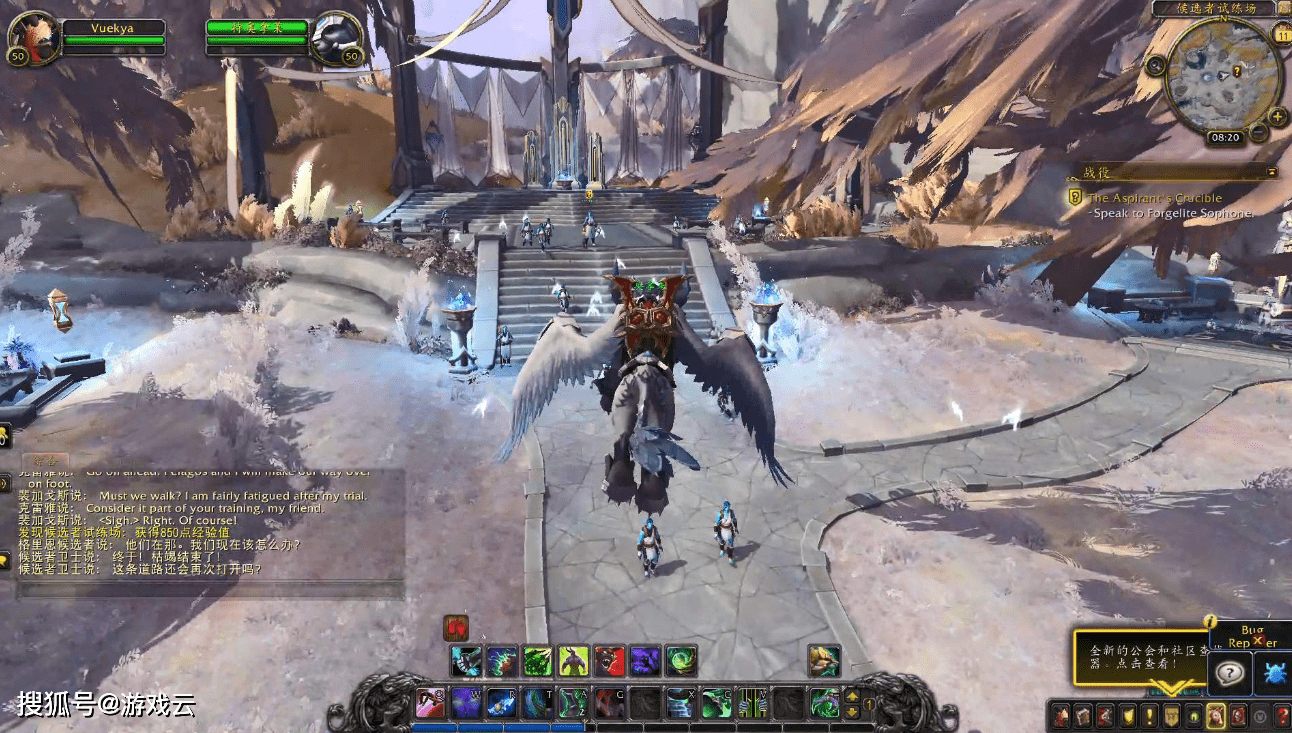1292x733 pixels.
Task: Open the yellow exclamation quest log button
Action: click(x=1149, y=716)
